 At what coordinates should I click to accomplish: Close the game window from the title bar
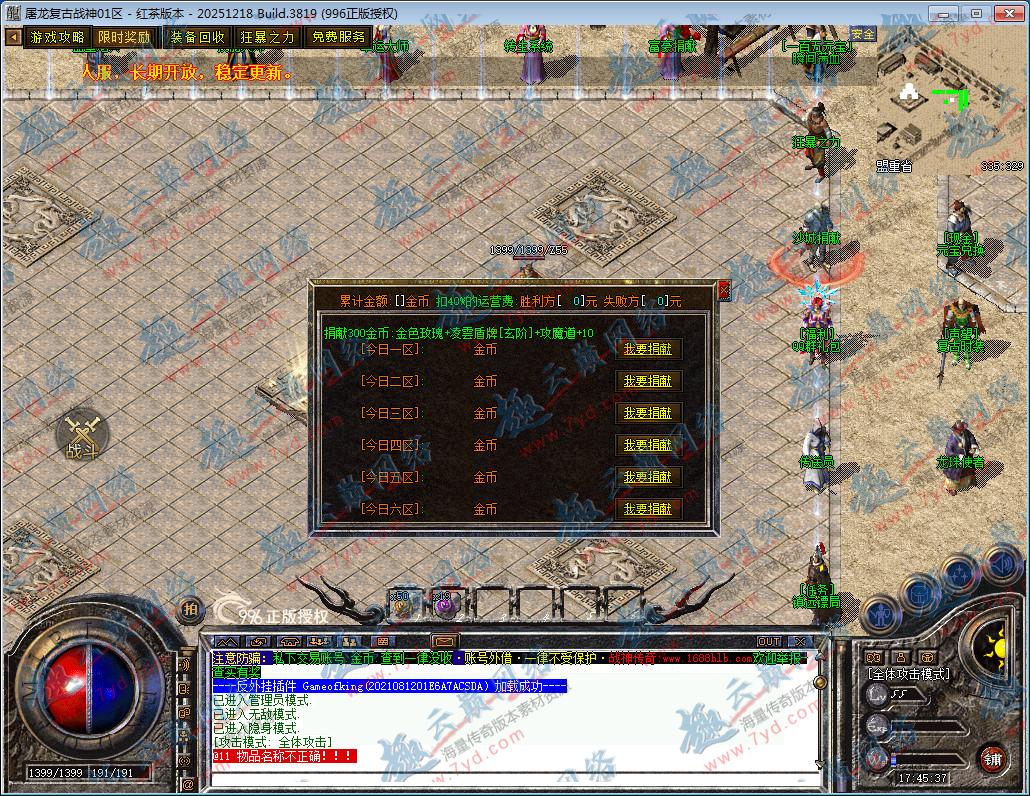(x=1007, y=13)
